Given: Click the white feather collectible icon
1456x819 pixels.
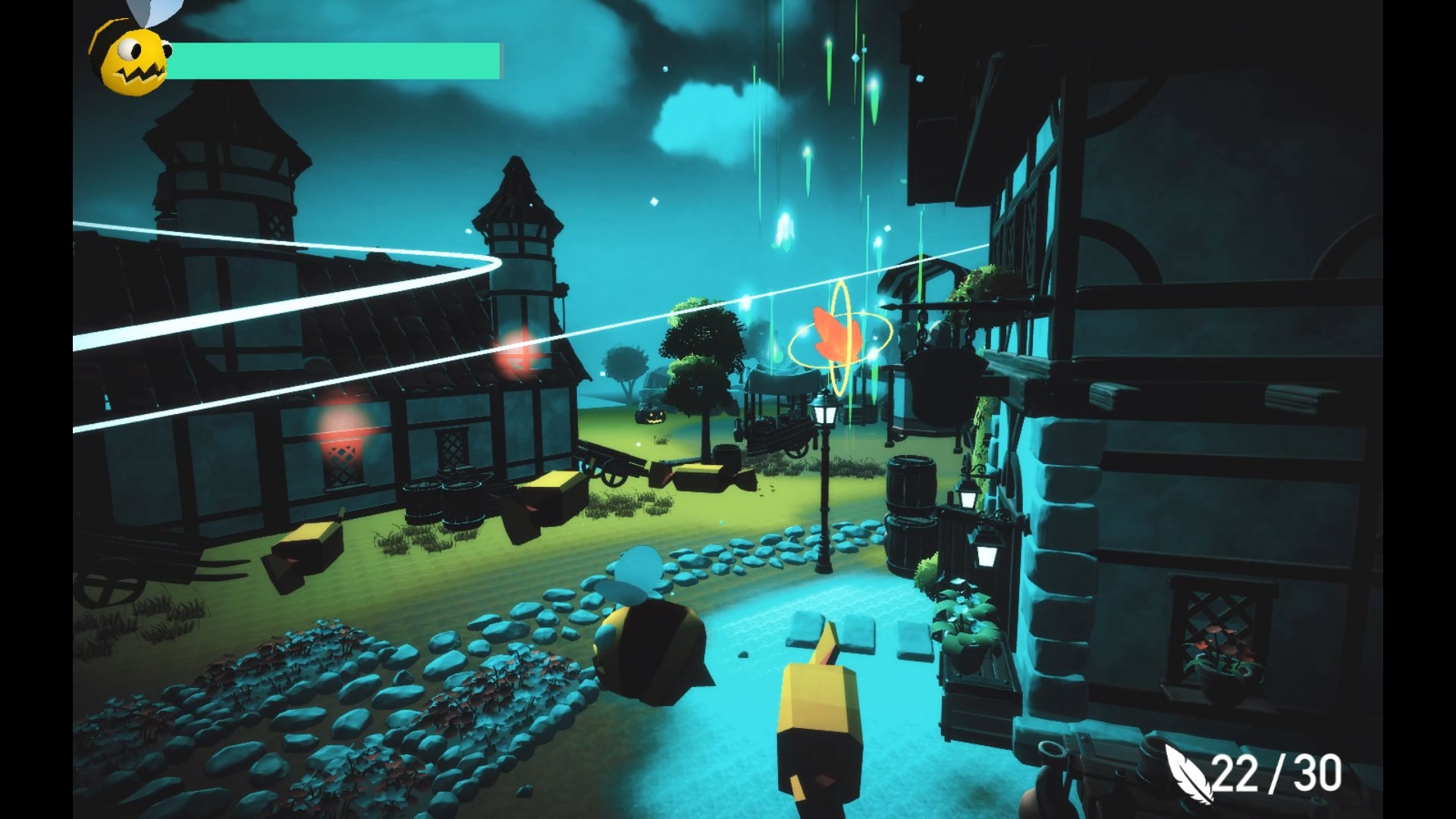Looking at the screenshot, I should 1188,773.
